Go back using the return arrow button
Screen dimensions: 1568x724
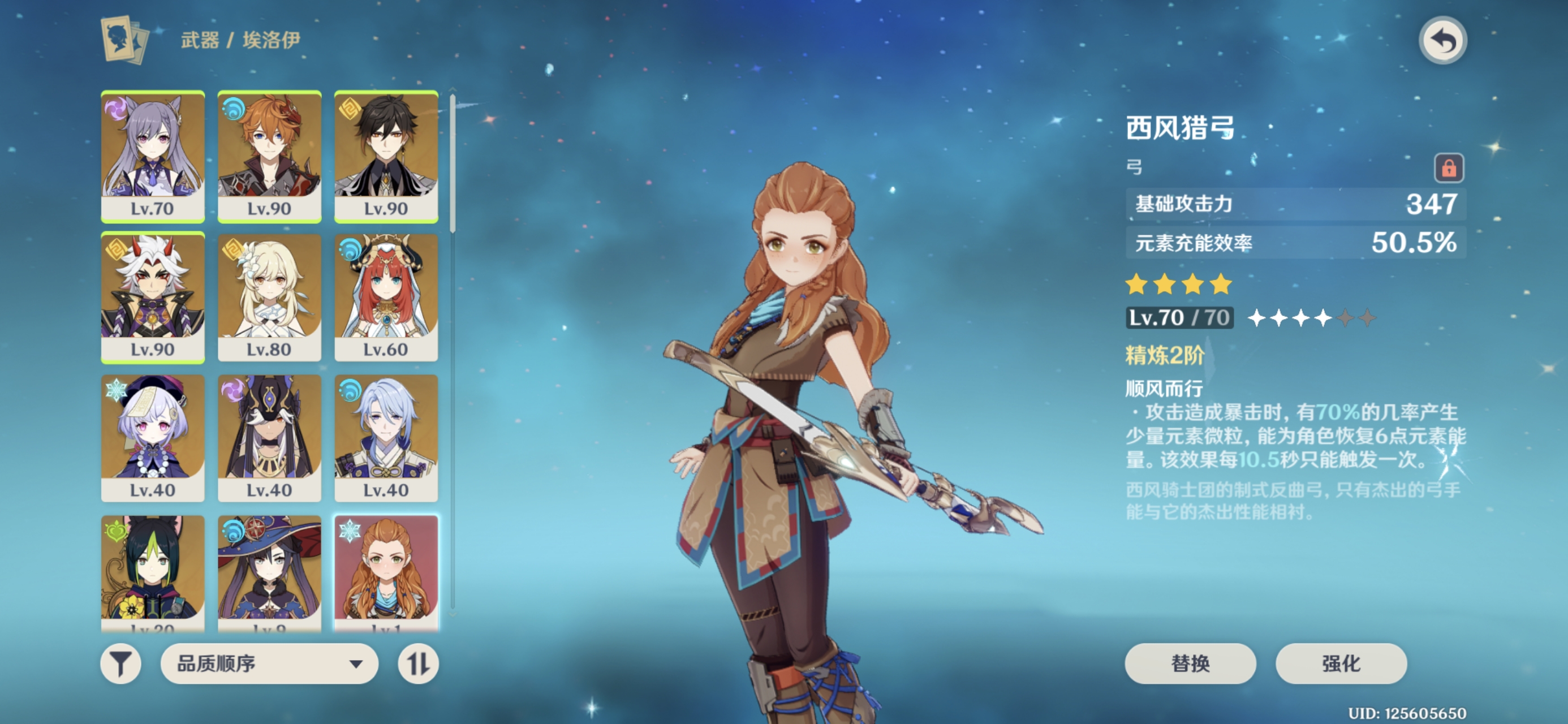click(x=1442, y=41)
